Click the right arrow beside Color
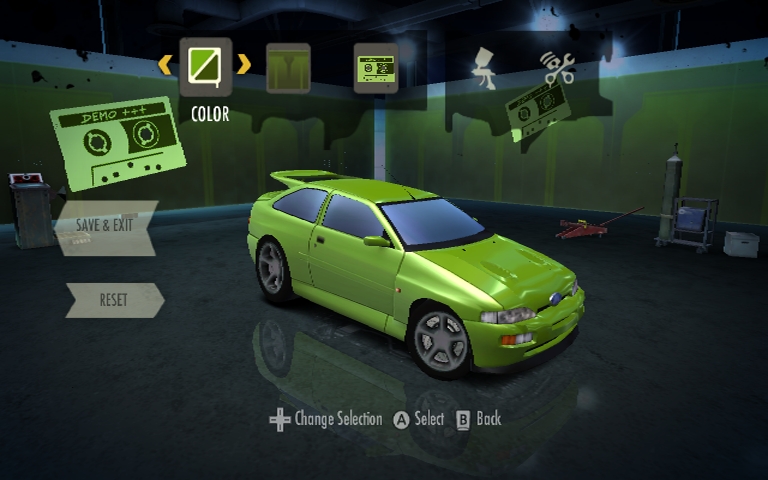768x480 pixels. (x=244, y=65)
